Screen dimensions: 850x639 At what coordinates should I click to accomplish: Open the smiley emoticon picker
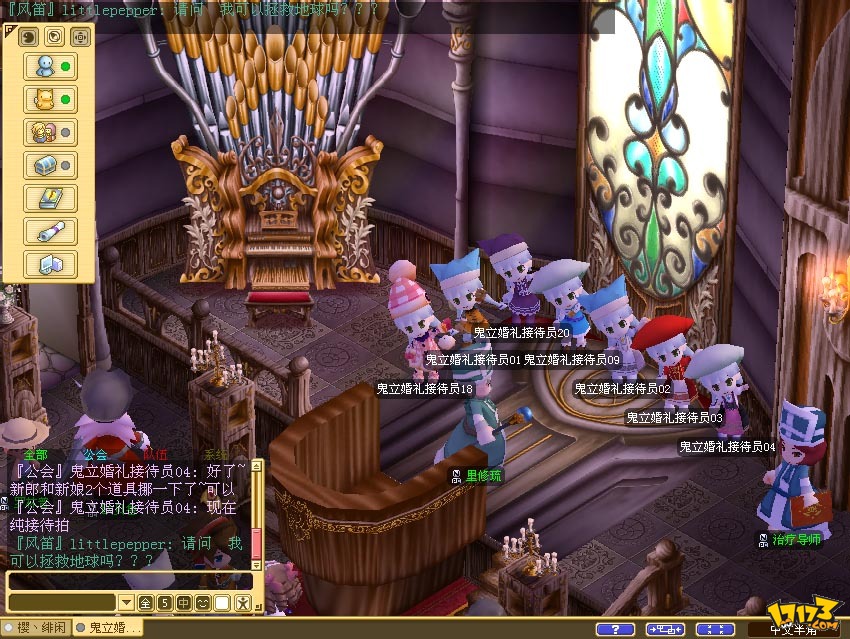coord(203,603)
